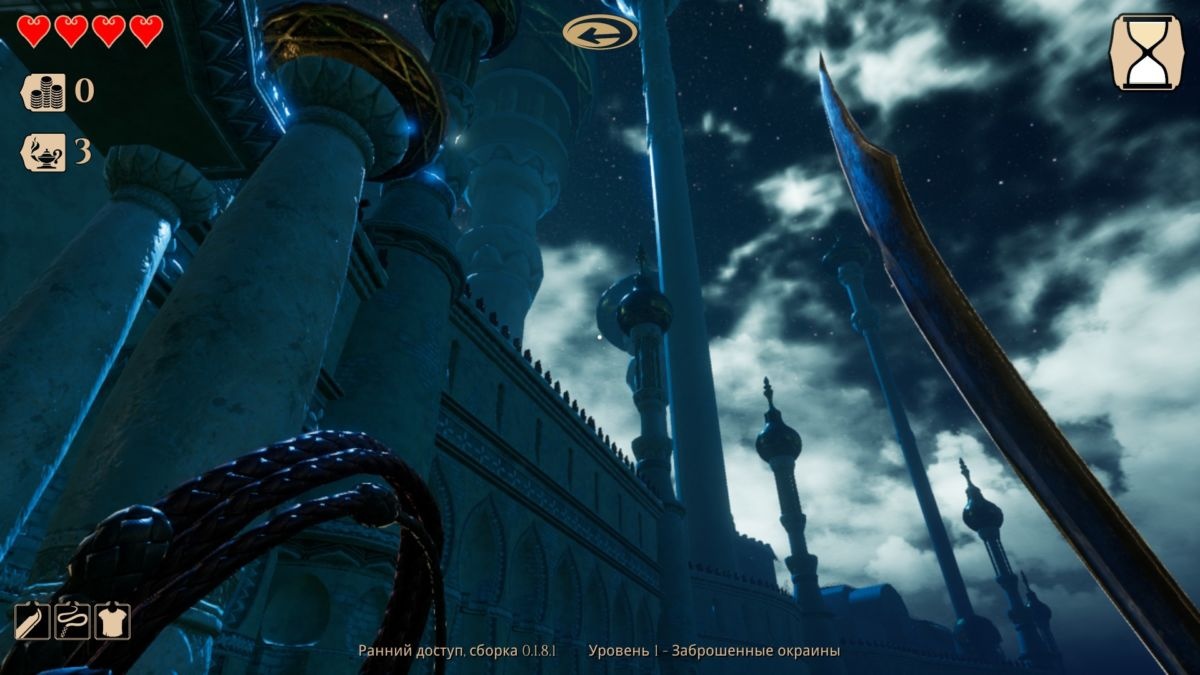Select the sword equipment slot
Image resolution: width=1200 pixels, height=675 pixels.
click(31, 622)
